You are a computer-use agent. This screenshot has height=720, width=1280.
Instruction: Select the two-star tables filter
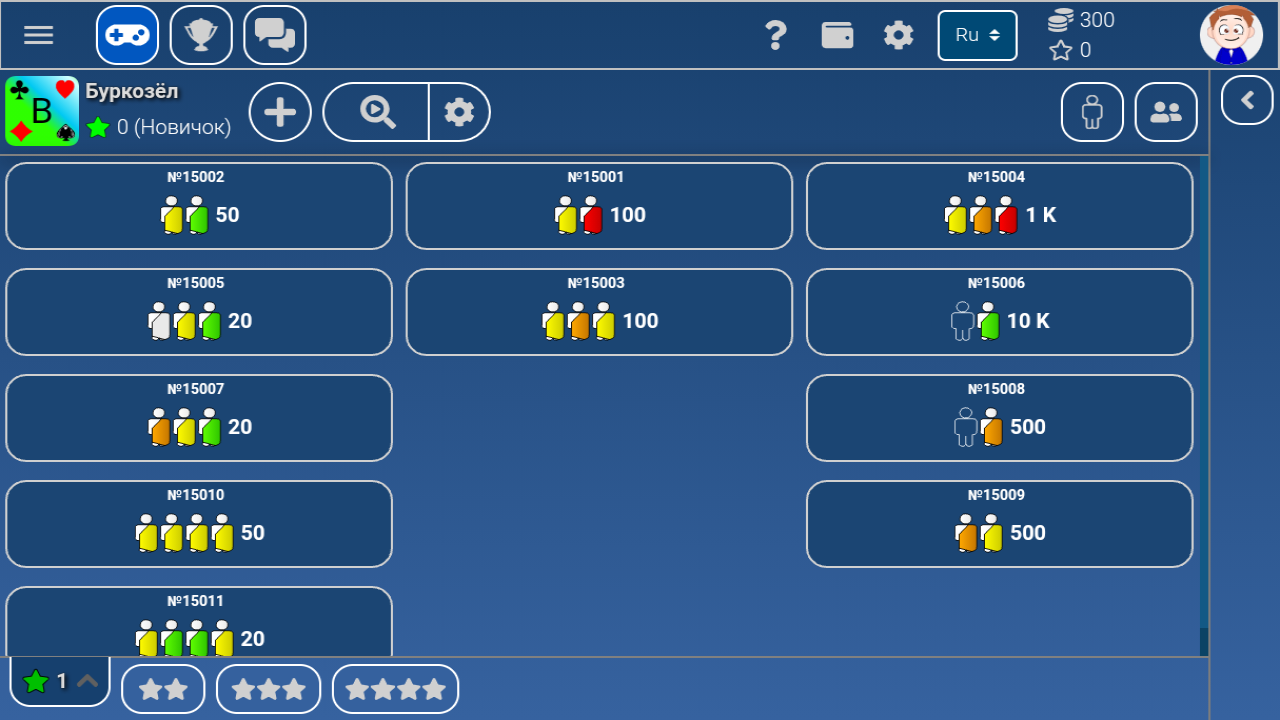coord(163,688)
